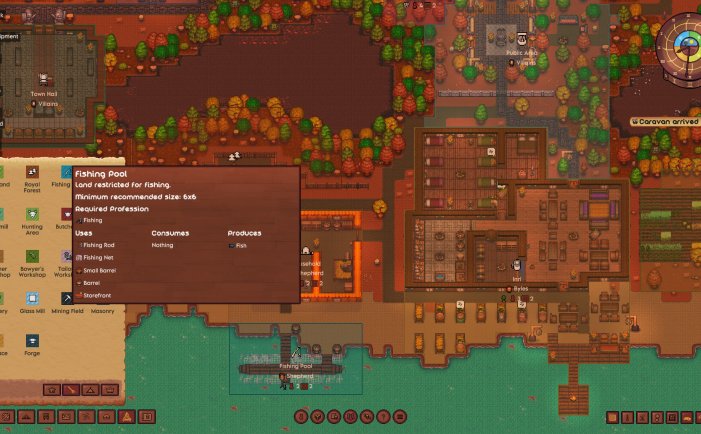Screen dimensions: 701x434
Task: Pick the Forge building
Action: pyautogui.click(x=33, y=341)
